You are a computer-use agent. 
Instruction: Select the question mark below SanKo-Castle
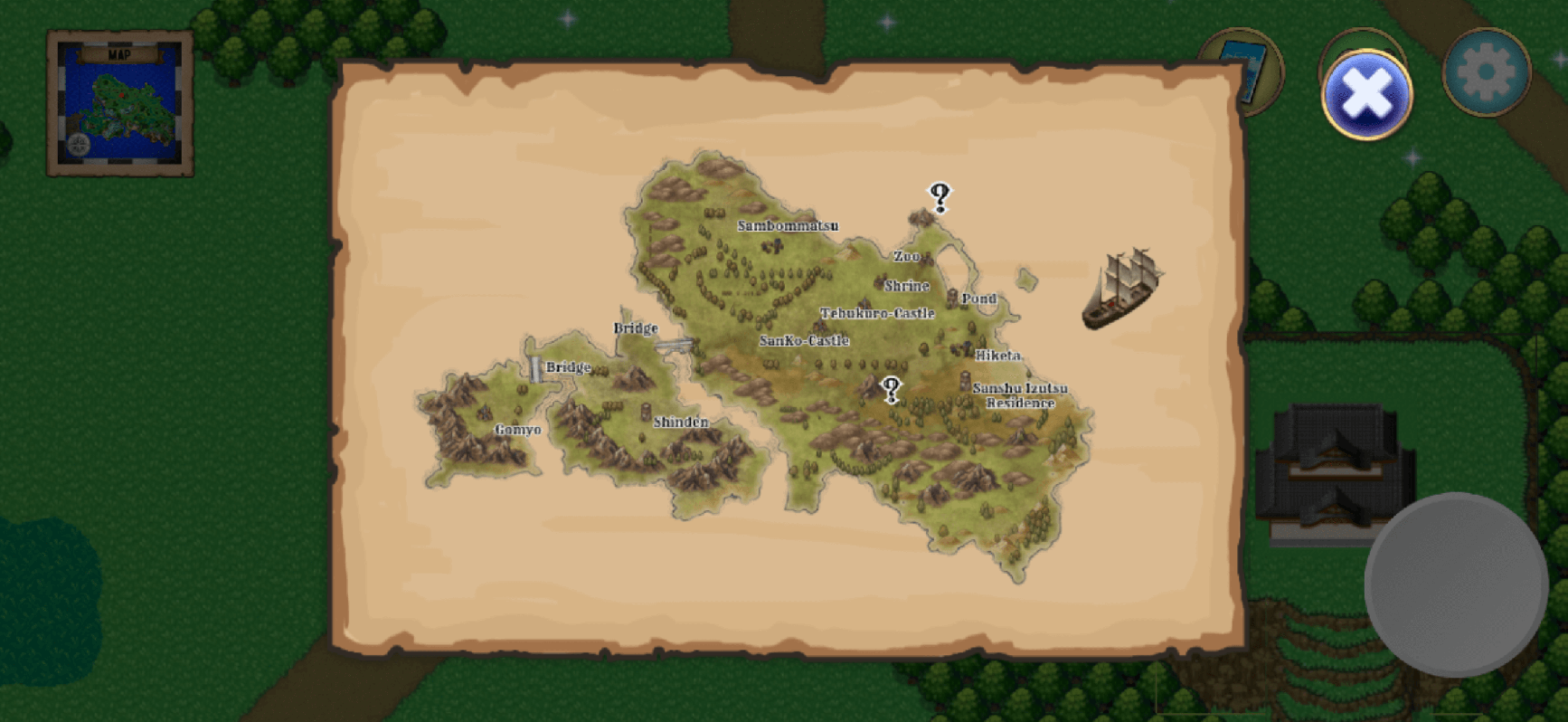coord(891,390)
